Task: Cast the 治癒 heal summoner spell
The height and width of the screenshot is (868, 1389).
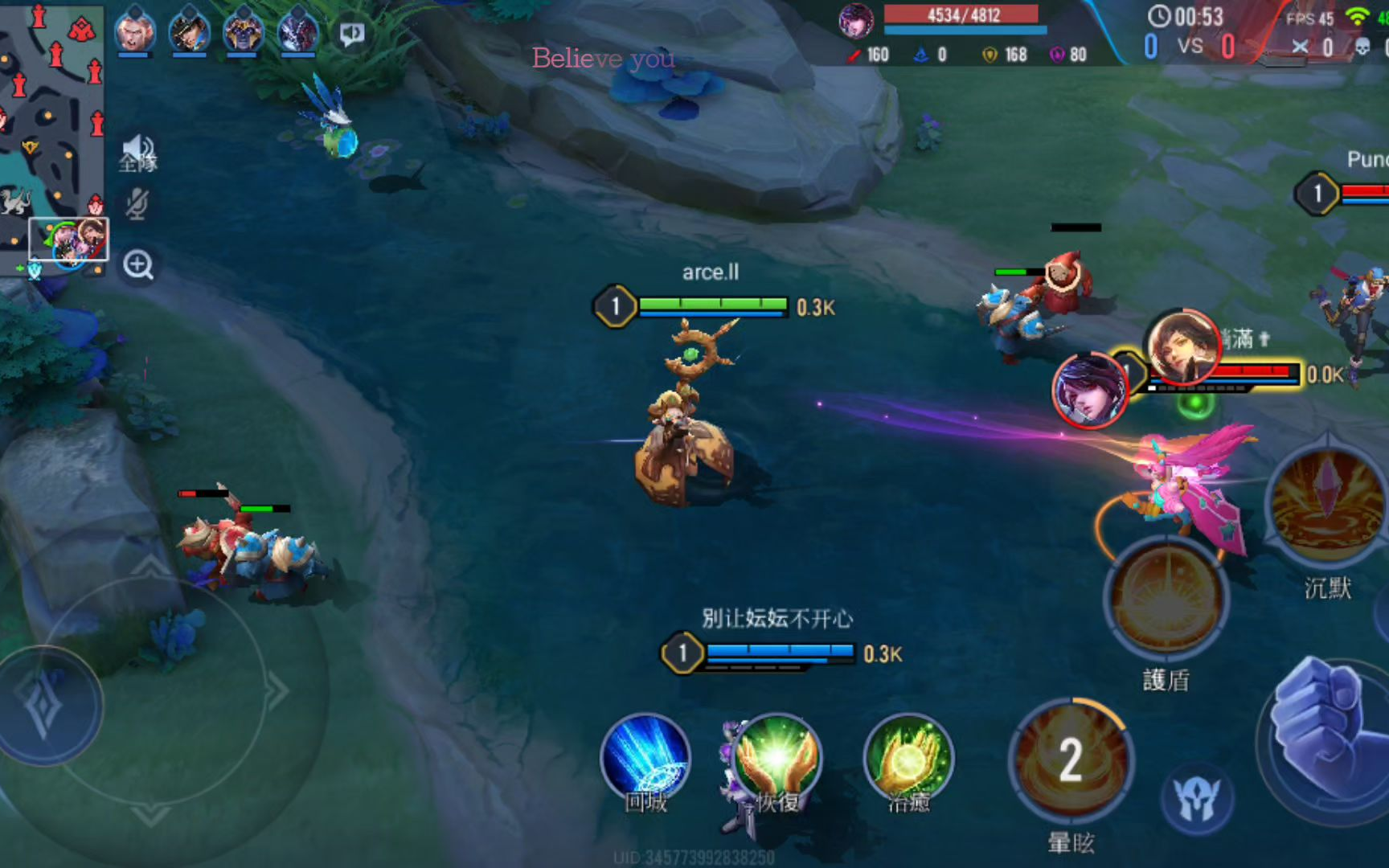Action: [x=908, y=759]
